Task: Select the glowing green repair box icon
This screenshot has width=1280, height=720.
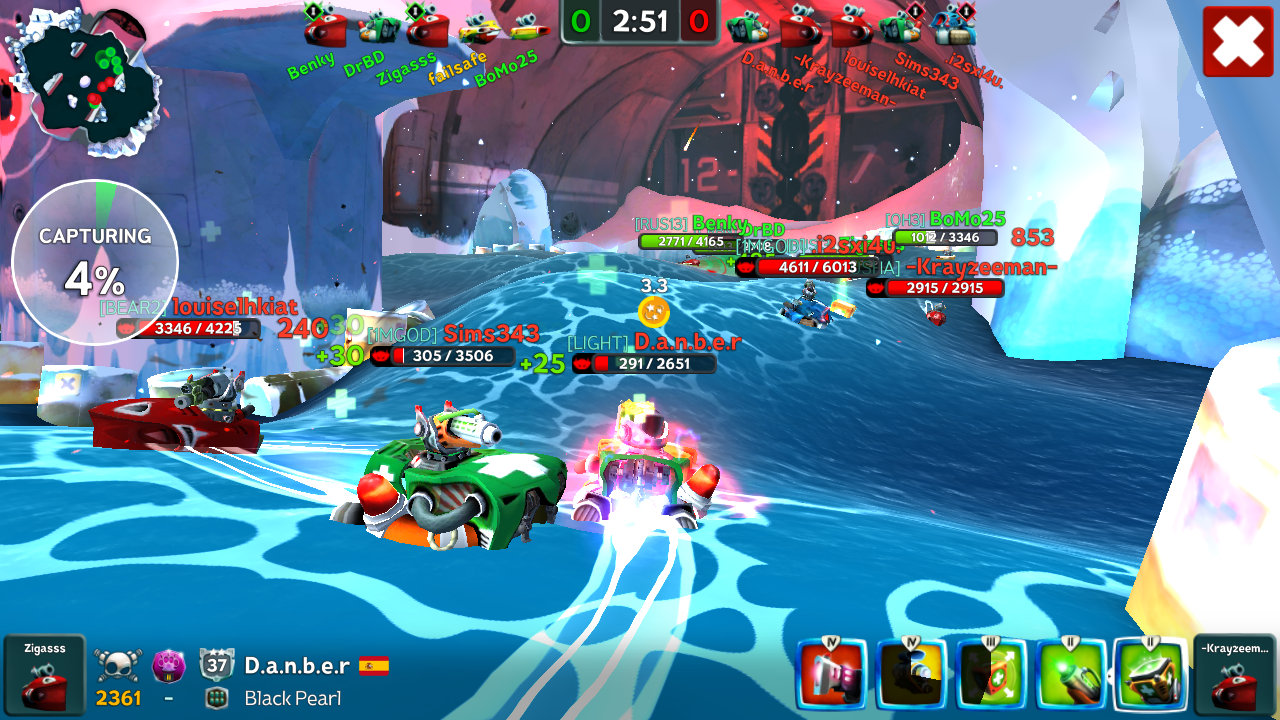Action: pyautogui.click(x=1150, y=674)
